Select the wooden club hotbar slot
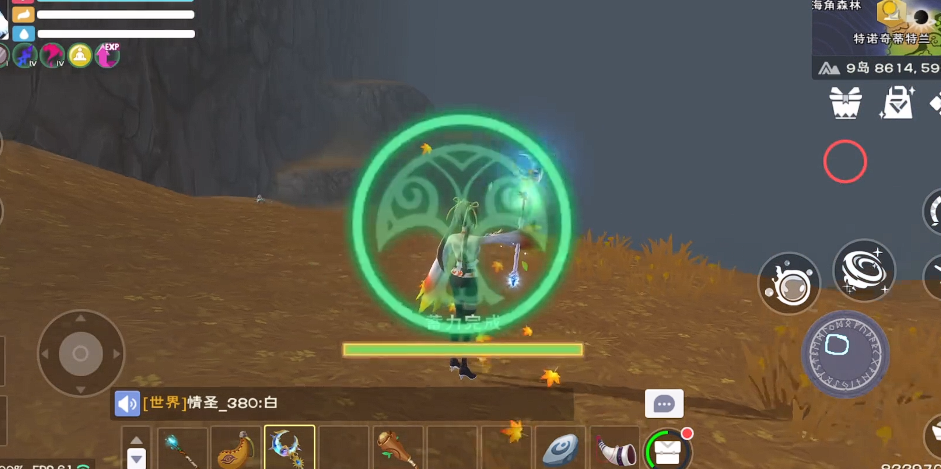 pos(398,448)
